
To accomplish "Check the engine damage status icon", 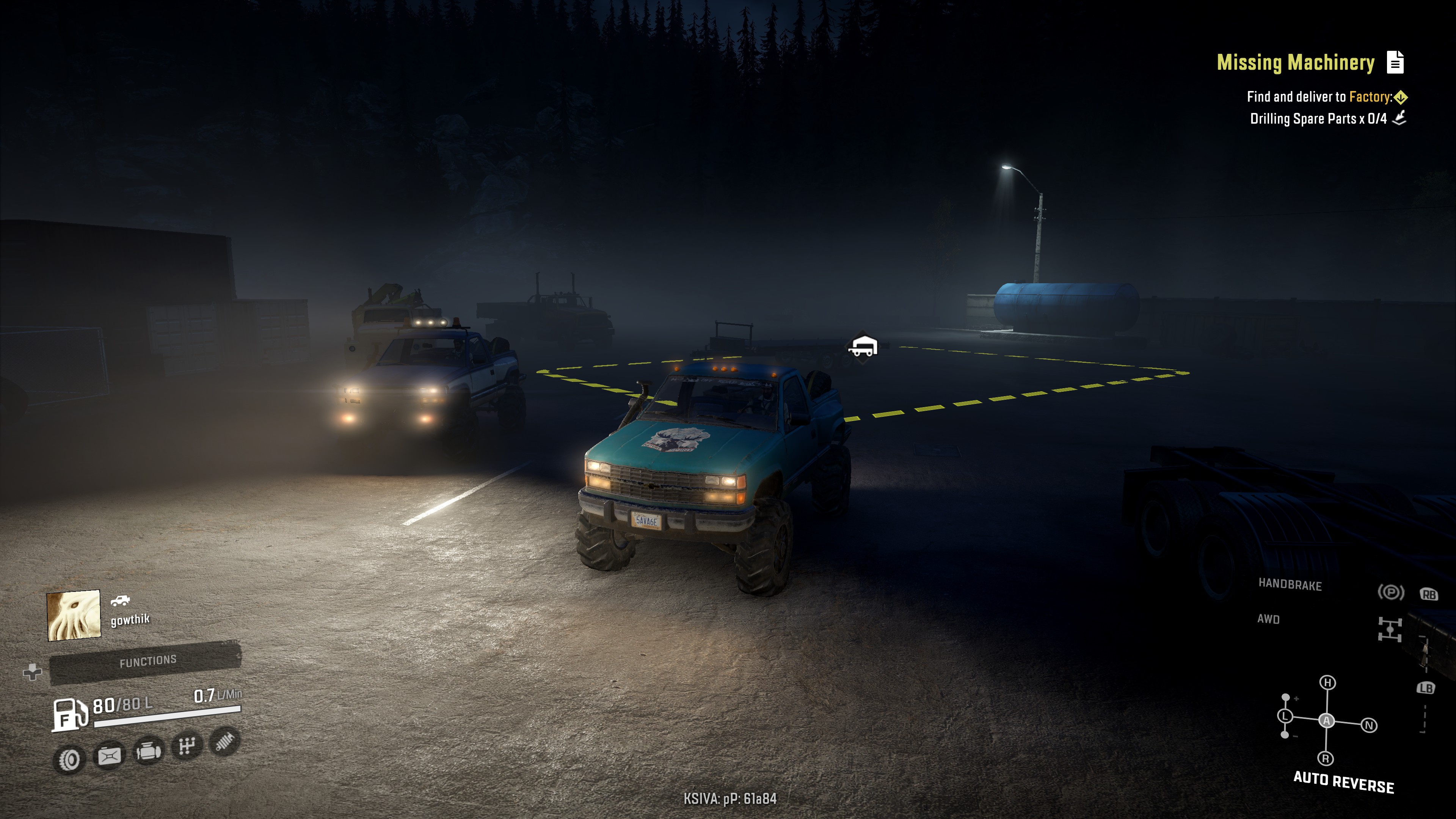I will [148, 751].
